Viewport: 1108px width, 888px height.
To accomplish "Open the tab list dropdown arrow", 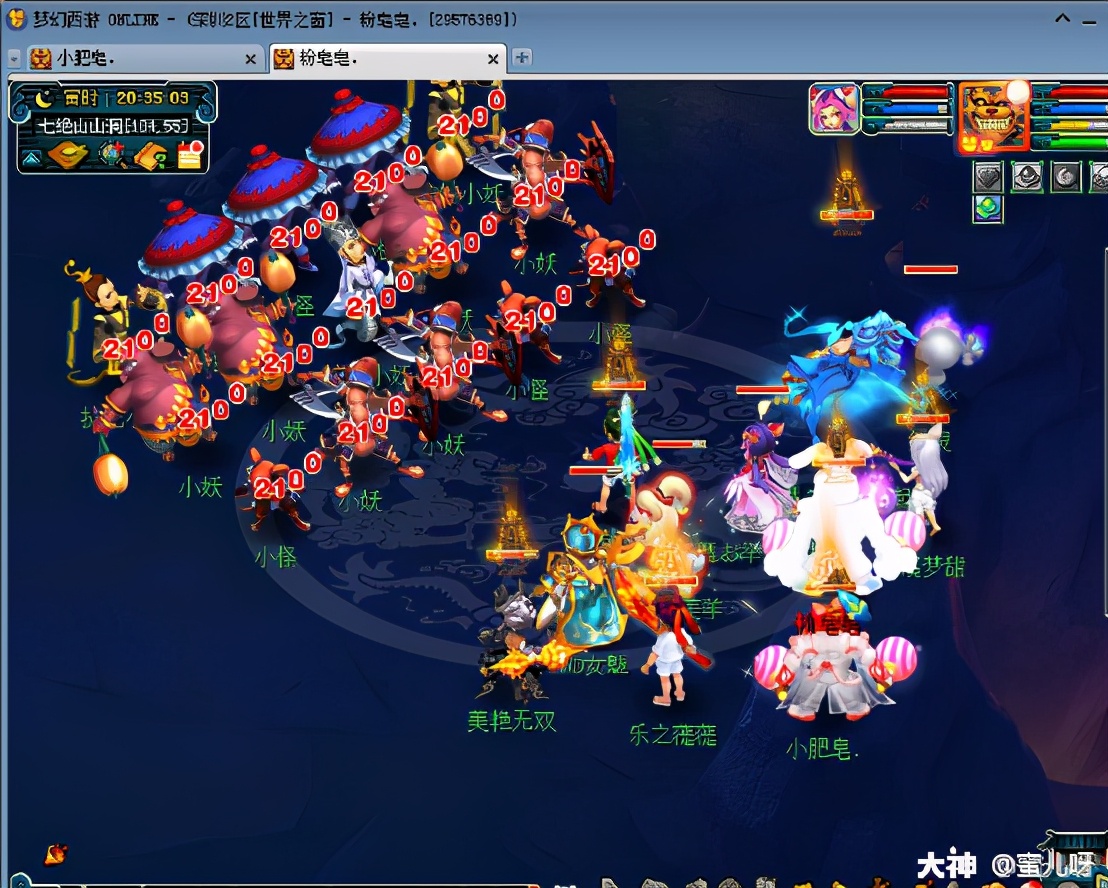I will pos(13,59).
